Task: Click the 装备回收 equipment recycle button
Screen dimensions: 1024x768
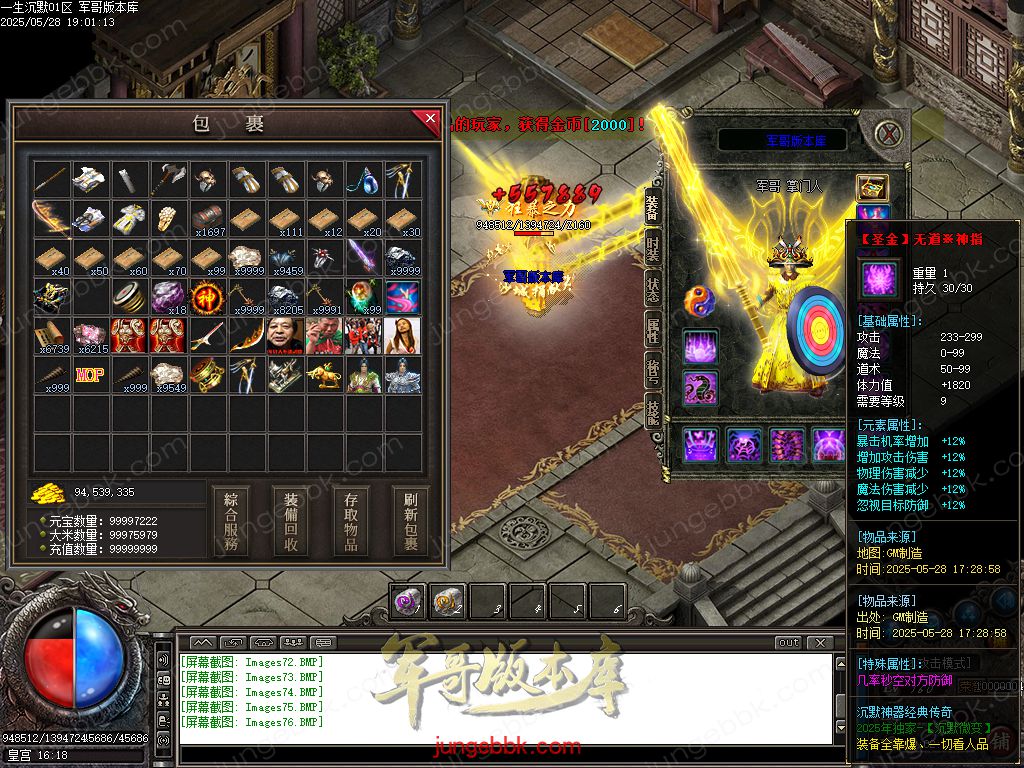Action: [291, 520]
